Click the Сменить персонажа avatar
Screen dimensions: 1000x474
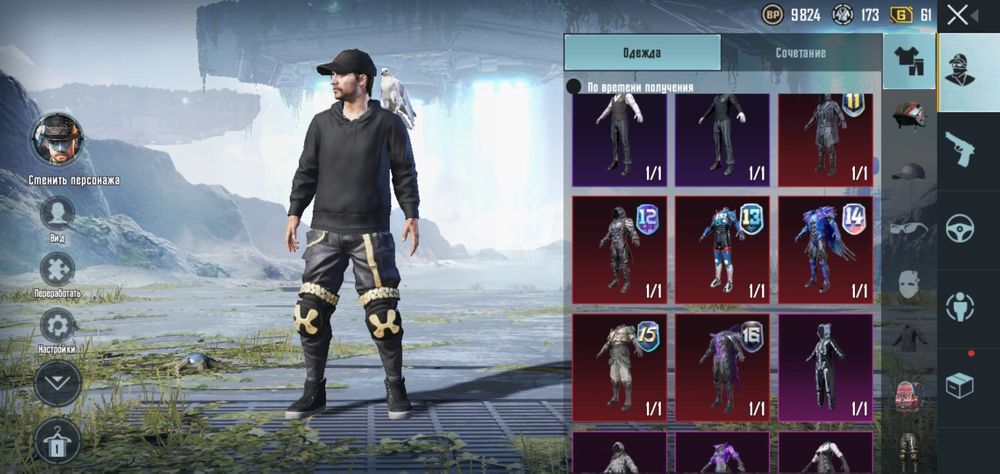58,139
